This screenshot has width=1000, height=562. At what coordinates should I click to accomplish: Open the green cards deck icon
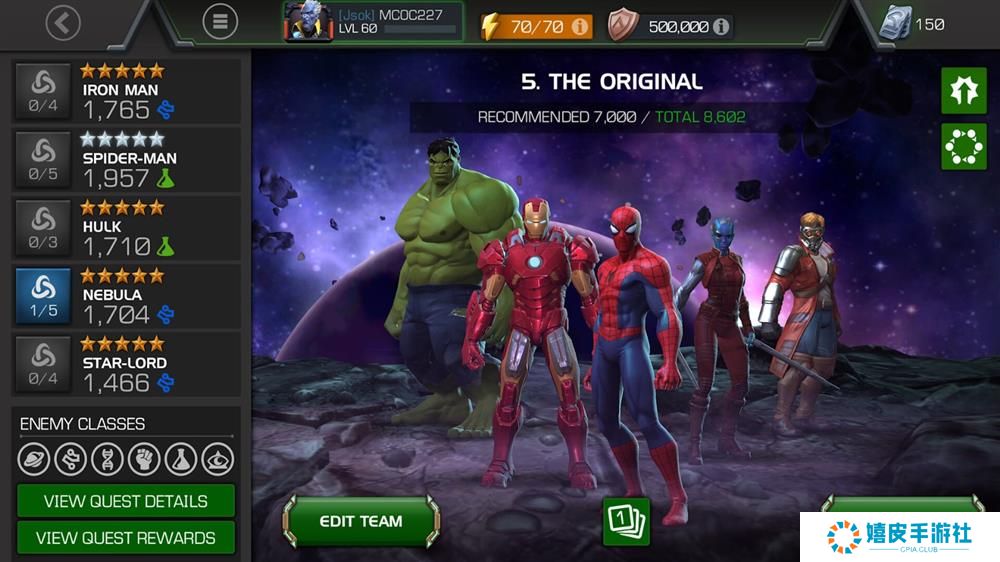pos(626,521)
